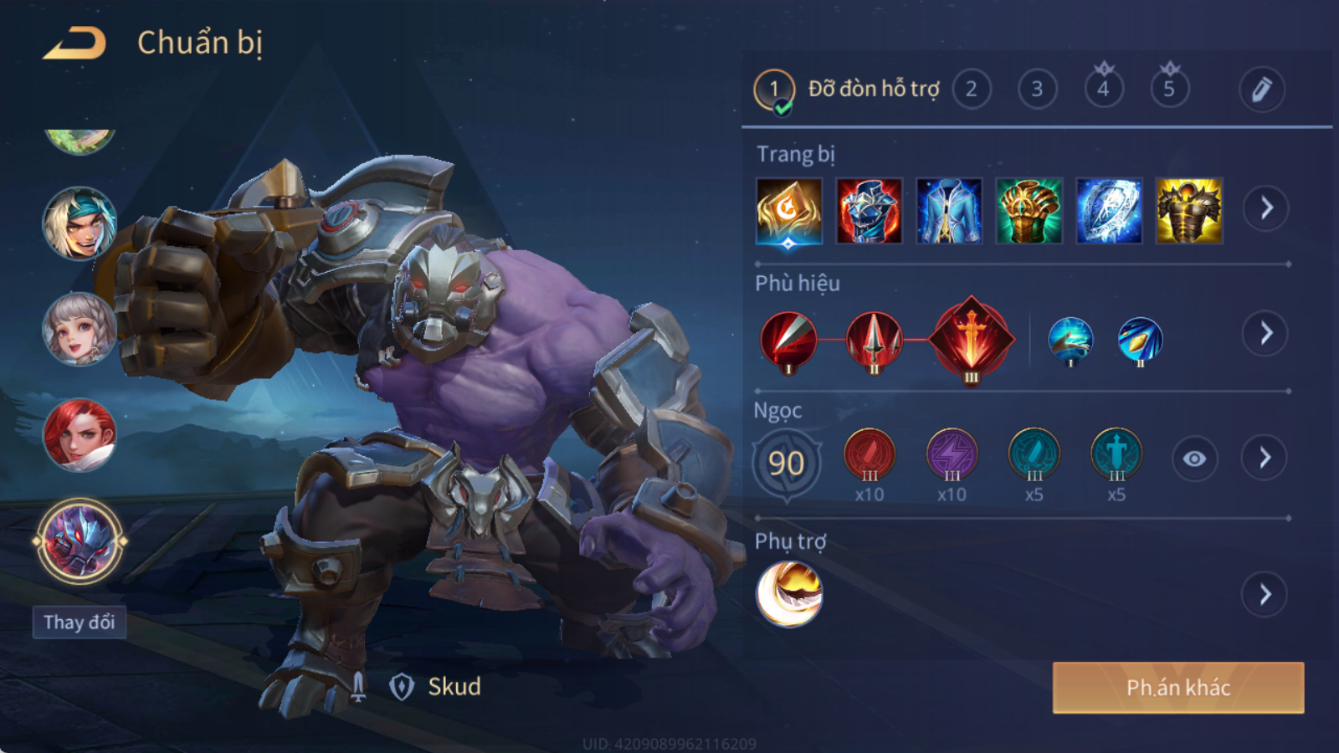Change the Phụ trợ support spell icon
Viewport: 1339px width, 753px height.
789,594
